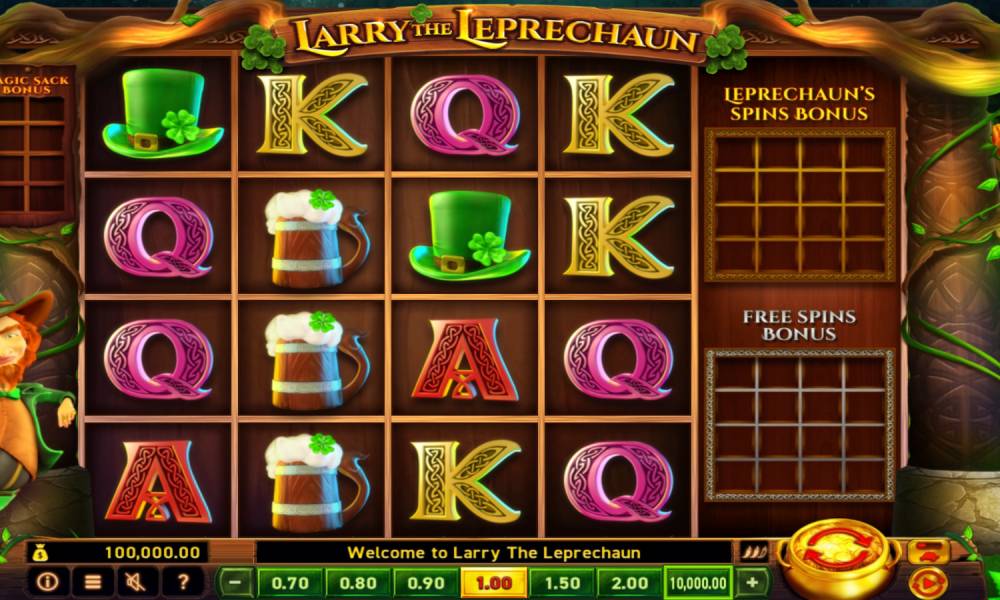
Task: Select the highlighted 1.00 bet
Action: pos(493,582)
